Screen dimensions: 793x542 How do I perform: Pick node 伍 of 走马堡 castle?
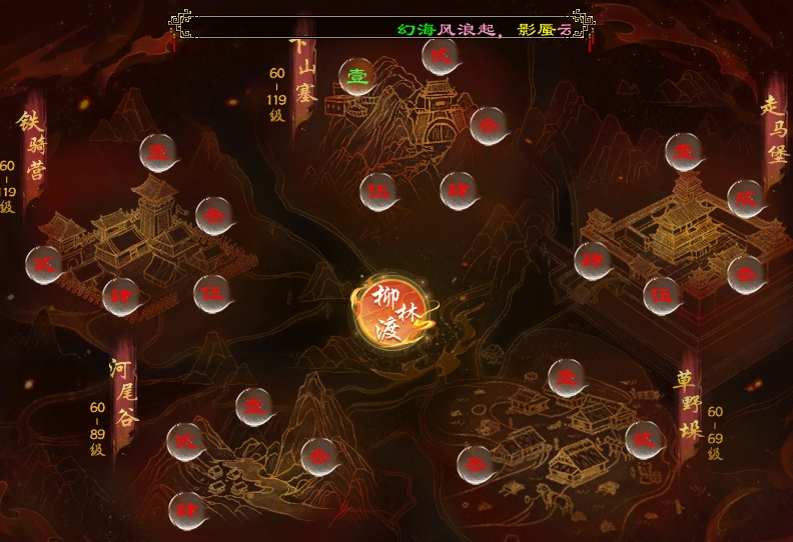click(662, 295)
